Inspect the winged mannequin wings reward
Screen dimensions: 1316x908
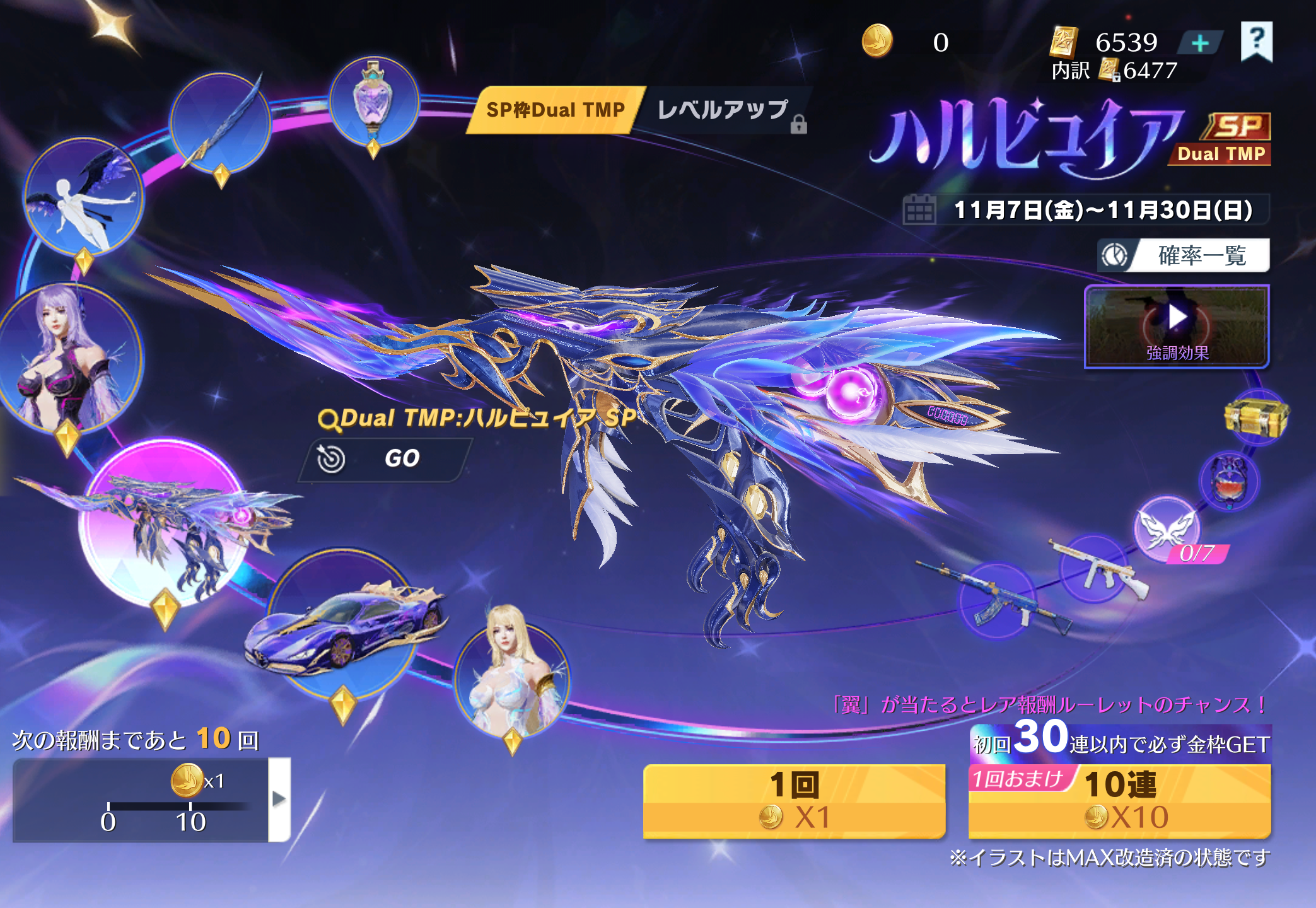[x=83, y=197]
